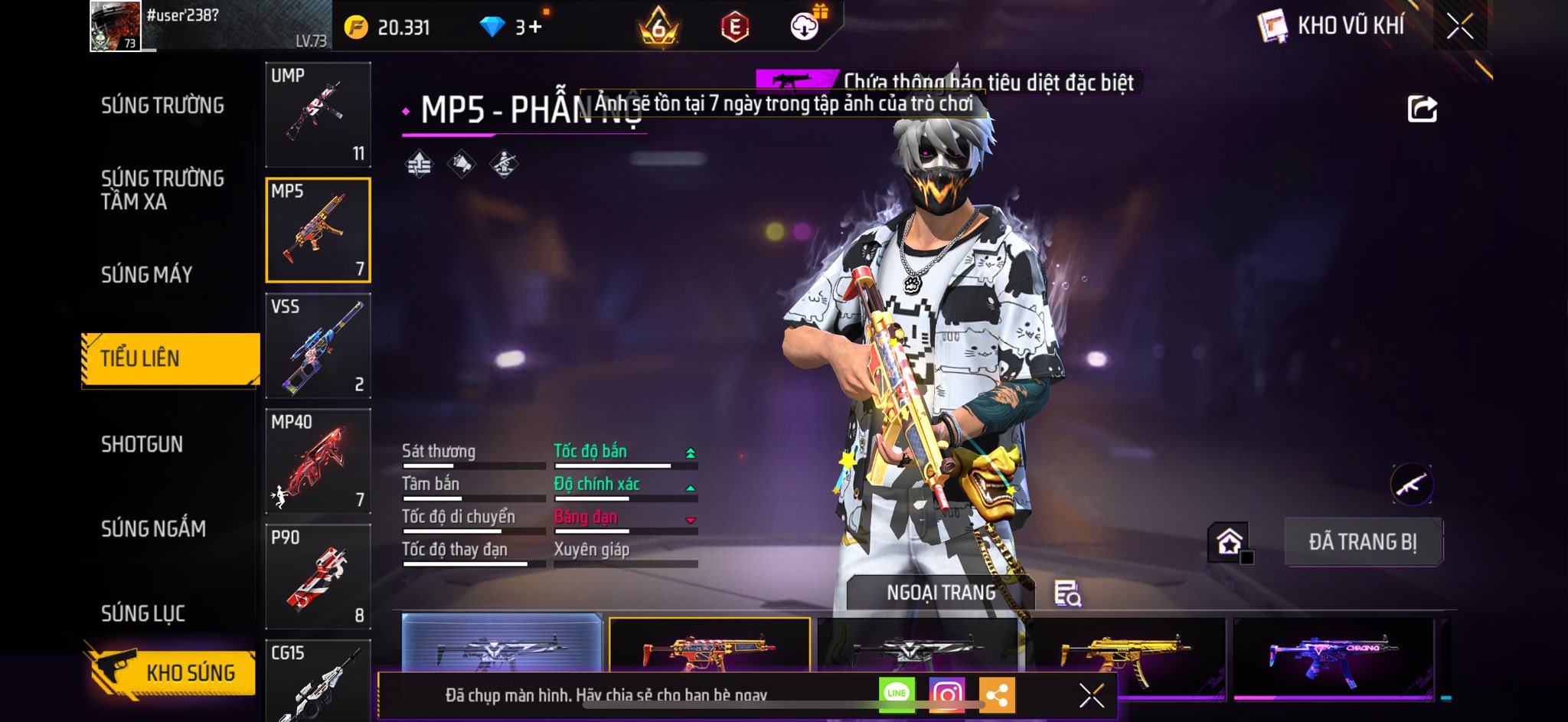
Task: Dismiss the screenshot share banner
Action: pyautogui.click(x=1091, y=695)
